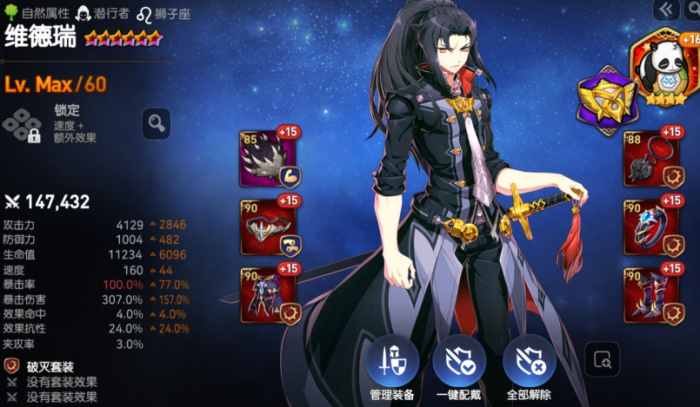Select the level 85 weapon slot
The height and width of the screenshot is (407, 700).
click(x=267, y=159)
